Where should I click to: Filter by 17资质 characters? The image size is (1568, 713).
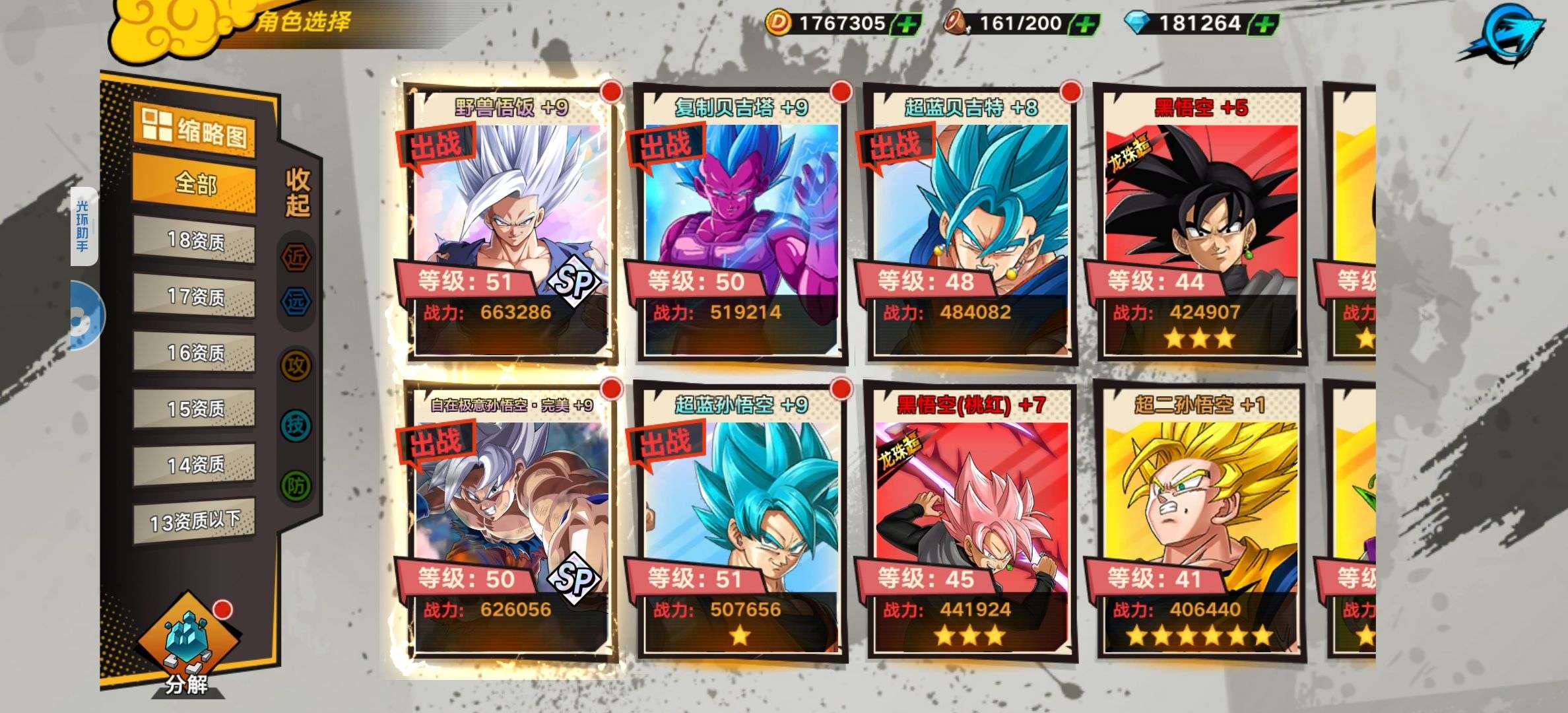click(x=195, y=296)
